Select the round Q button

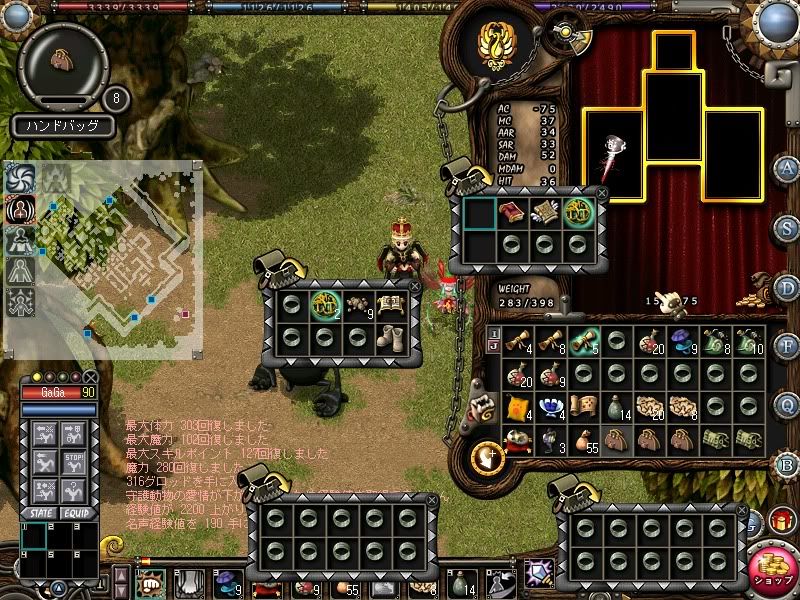tap(787, 404)
